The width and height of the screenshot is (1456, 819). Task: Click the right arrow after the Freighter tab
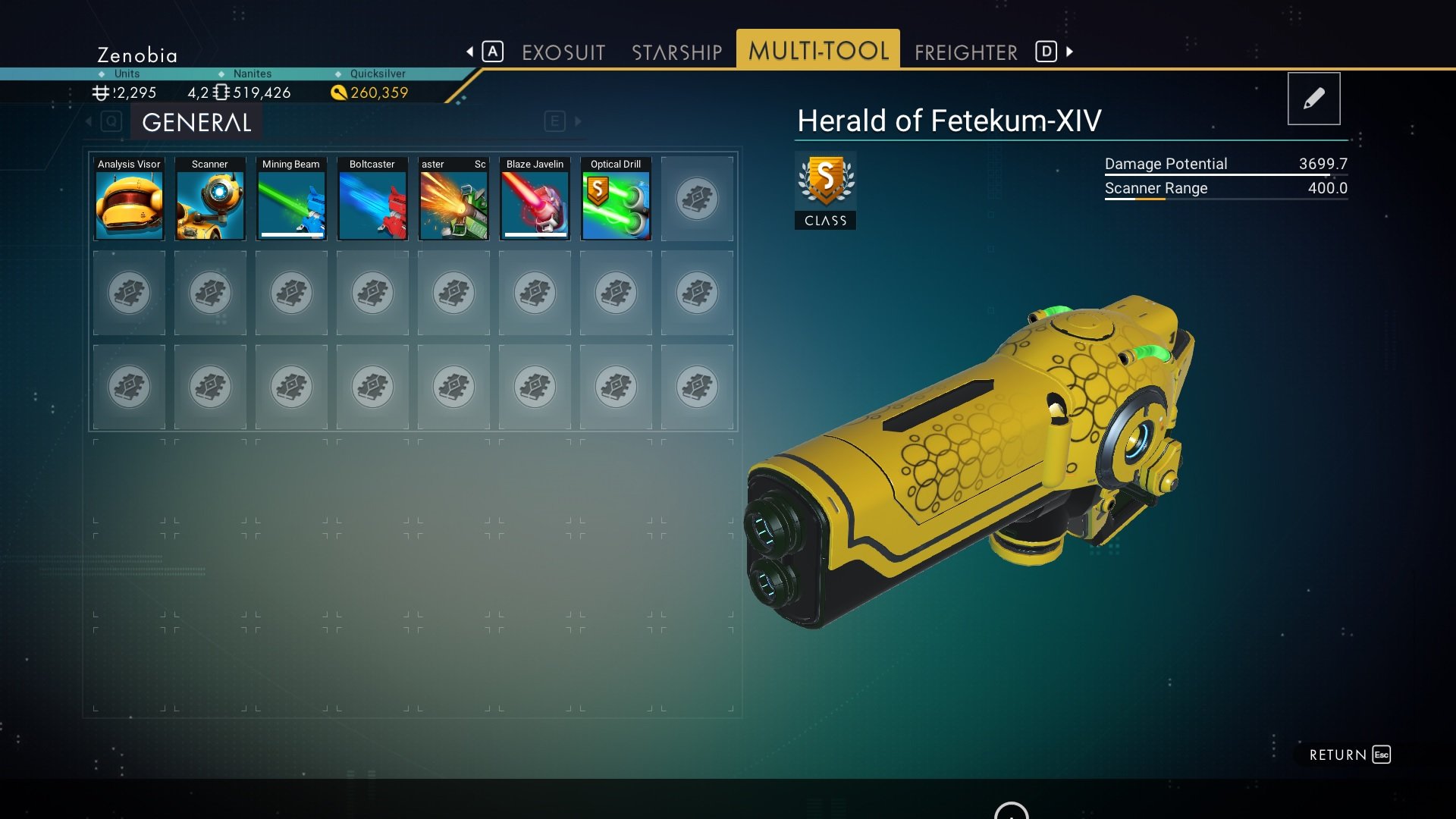pos(1069,52)
